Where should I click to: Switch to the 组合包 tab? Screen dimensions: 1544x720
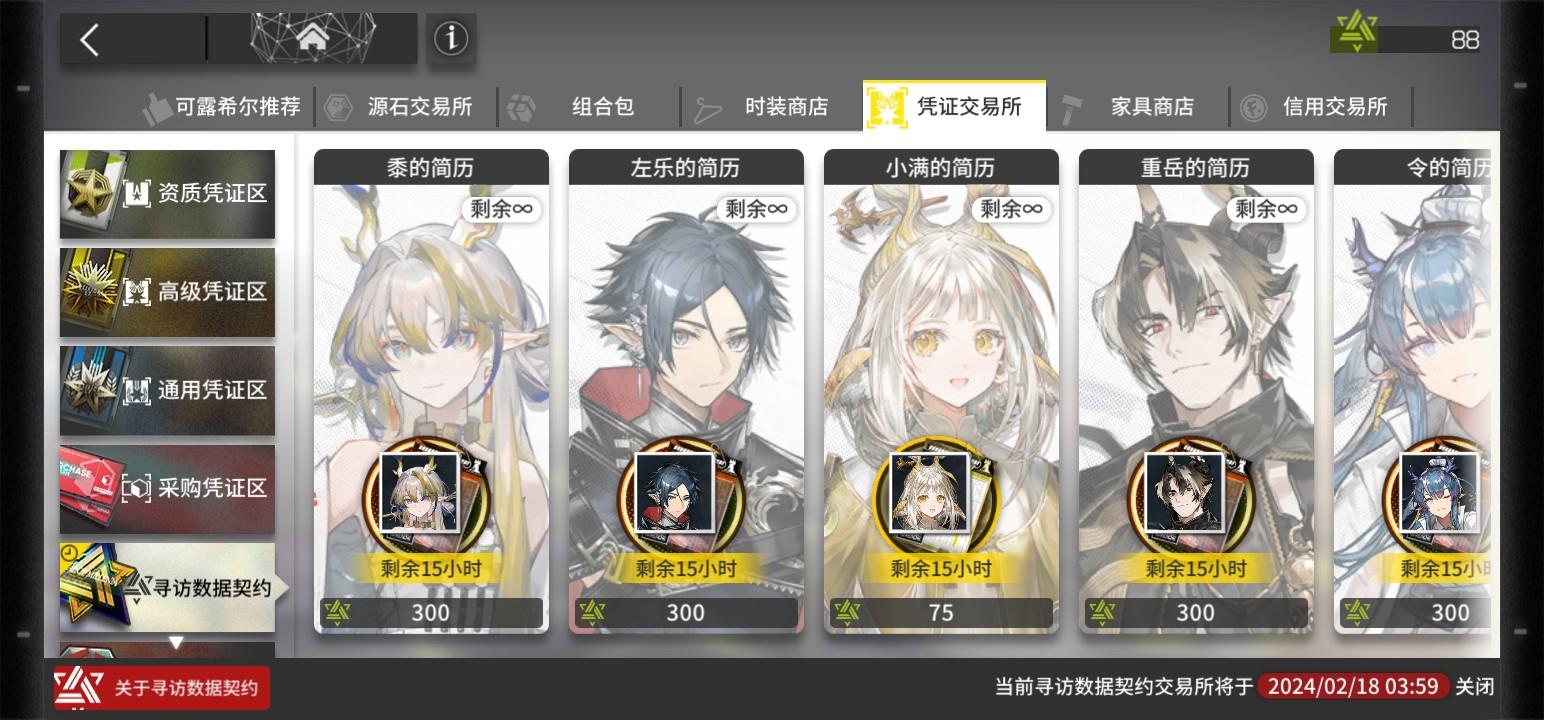click(602, 107)
